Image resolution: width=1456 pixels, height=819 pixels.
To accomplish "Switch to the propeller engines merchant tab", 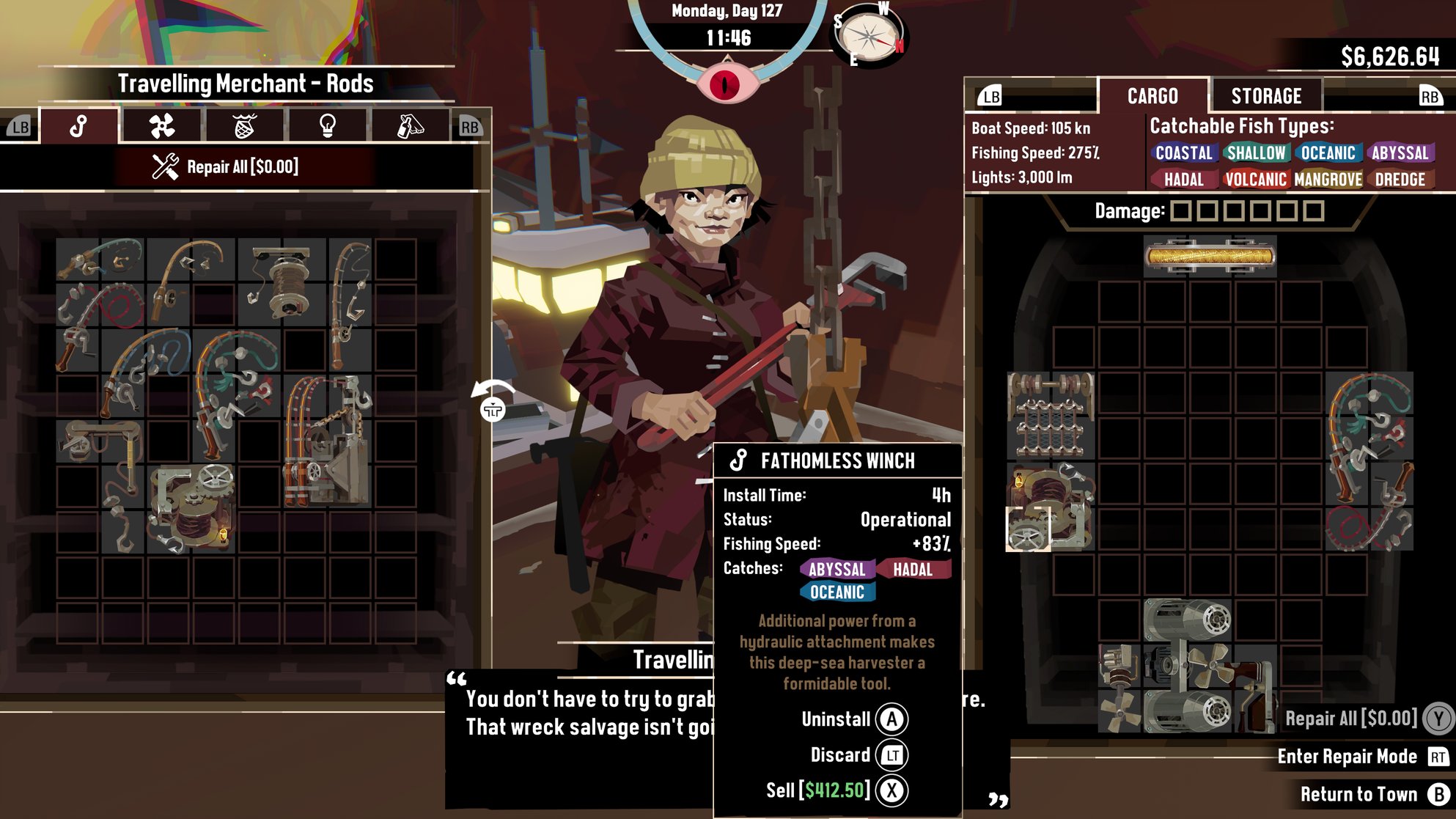I will click(162, 126).
